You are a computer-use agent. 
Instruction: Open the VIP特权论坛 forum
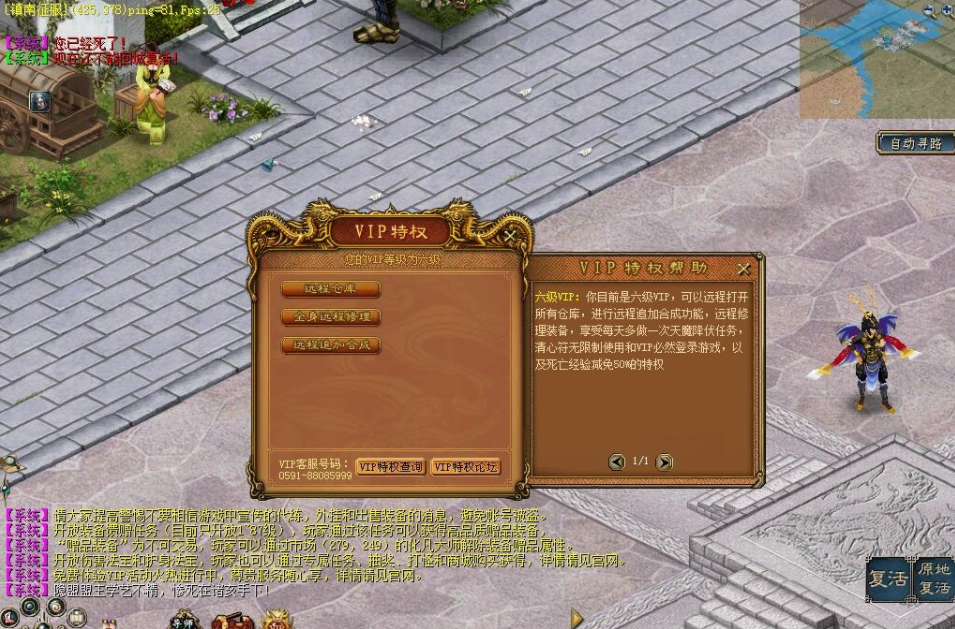click(465, 467)
